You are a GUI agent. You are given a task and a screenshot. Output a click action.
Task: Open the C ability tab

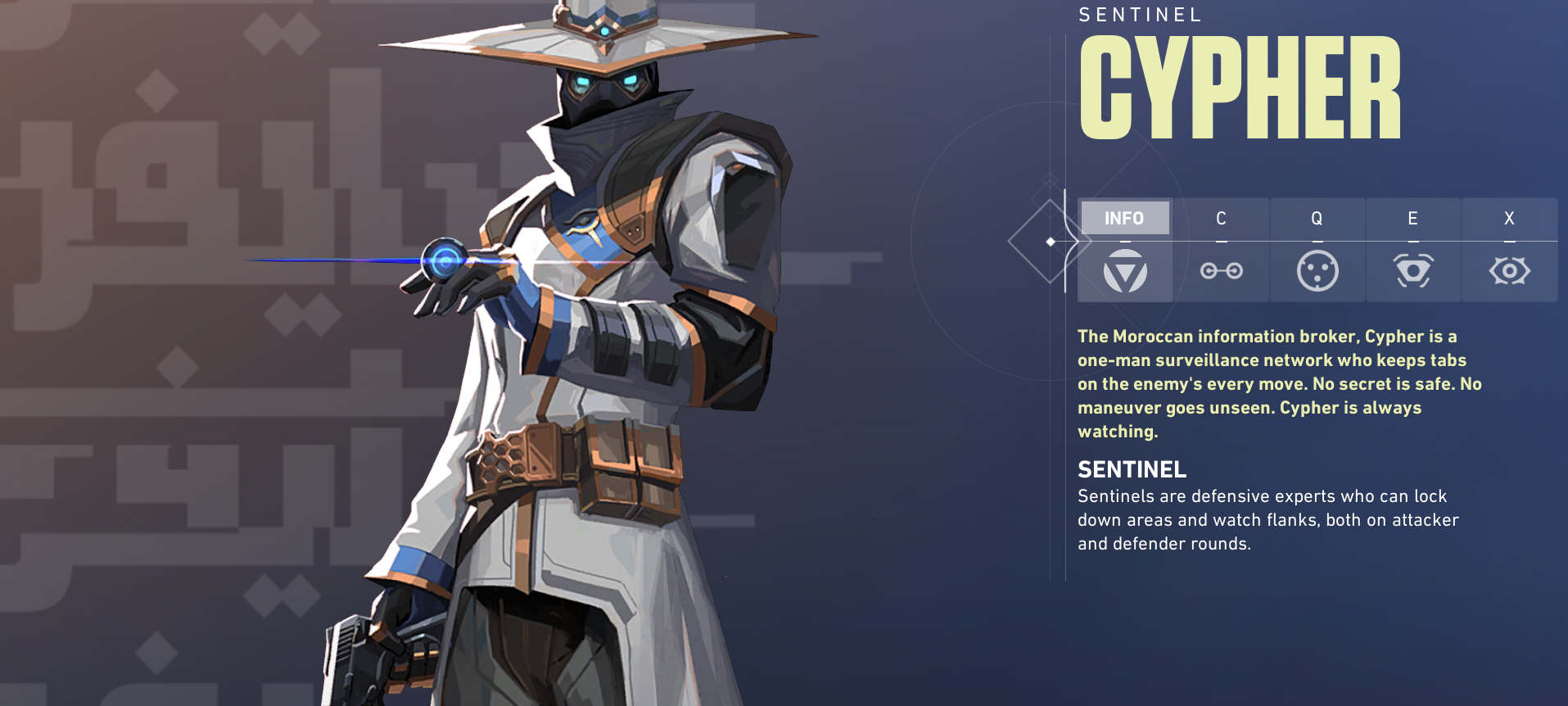(x=1221, y=218)
